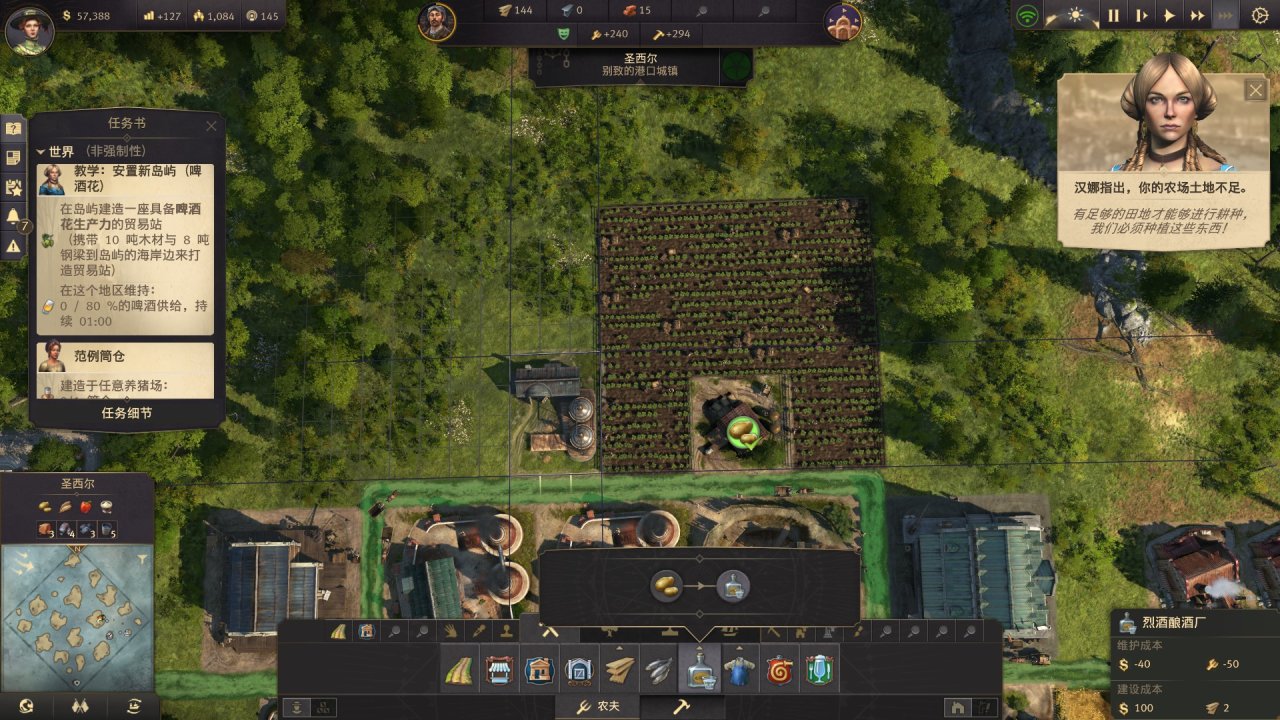Set normal play speed
The width and height of the screenshot is (1280, 720).
click(x=1169, y=16)
